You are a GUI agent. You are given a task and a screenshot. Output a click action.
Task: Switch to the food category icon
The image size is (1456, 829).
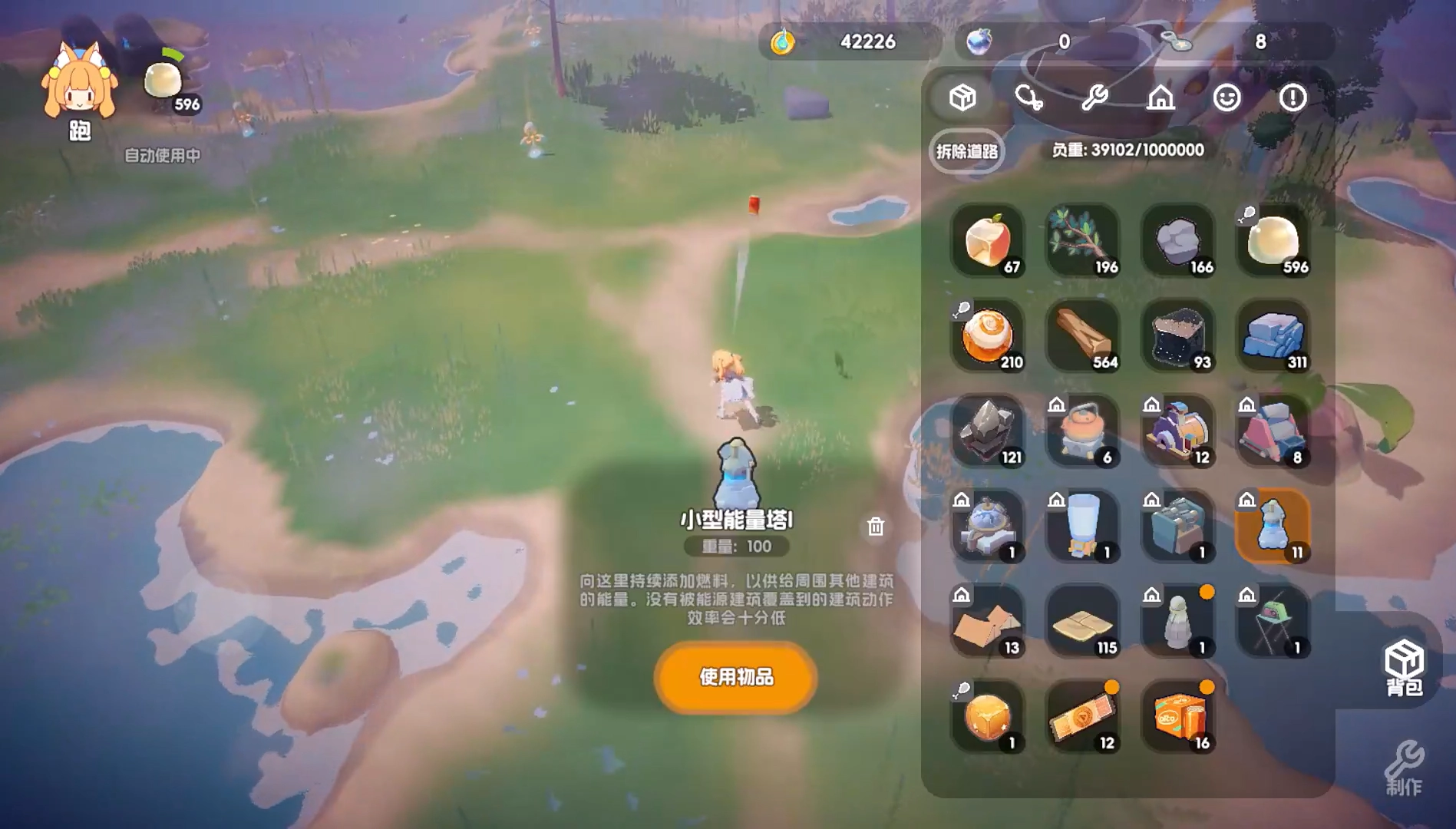coord(1028,97)
